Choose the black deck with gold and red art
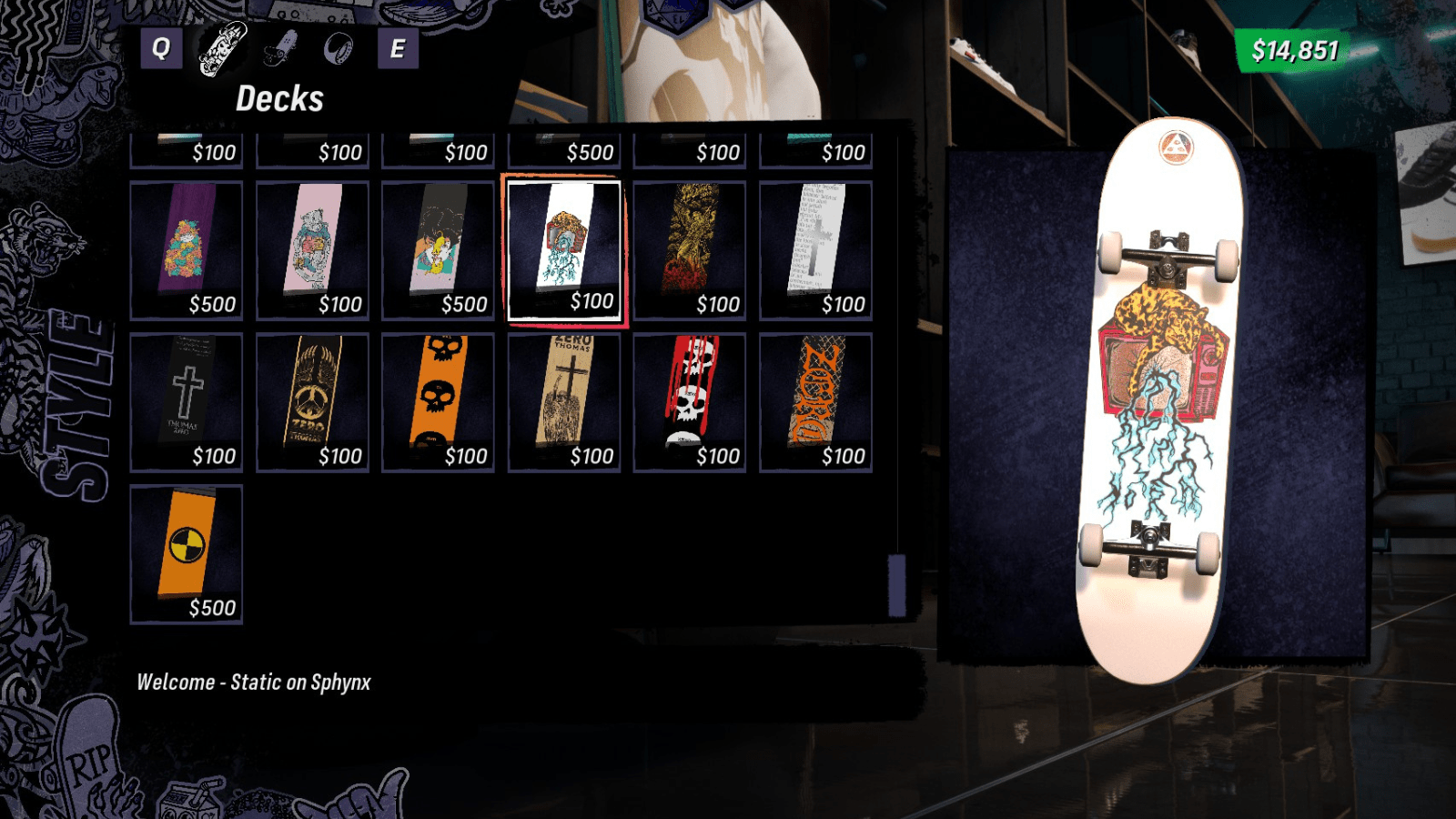The width and height of the screenshot is (1456, 819). (x=690, y=250)
